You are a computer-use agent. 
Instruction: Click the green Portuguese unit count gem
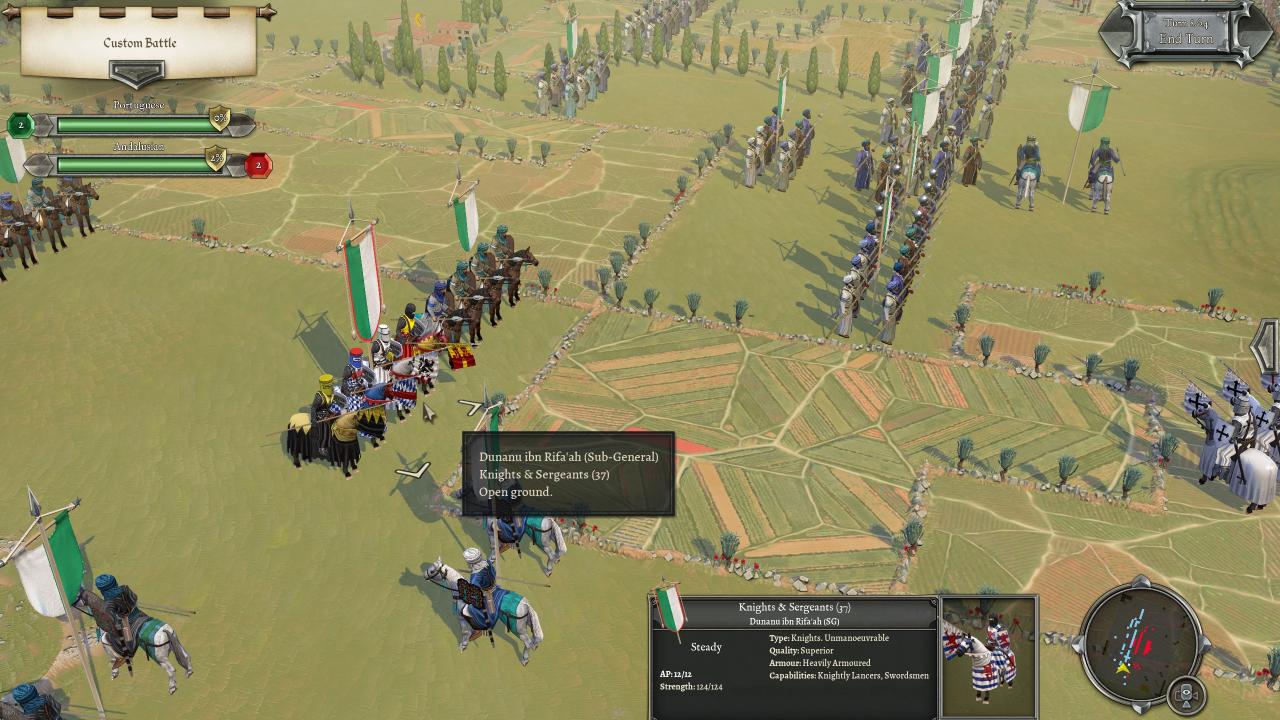[19, 125]
